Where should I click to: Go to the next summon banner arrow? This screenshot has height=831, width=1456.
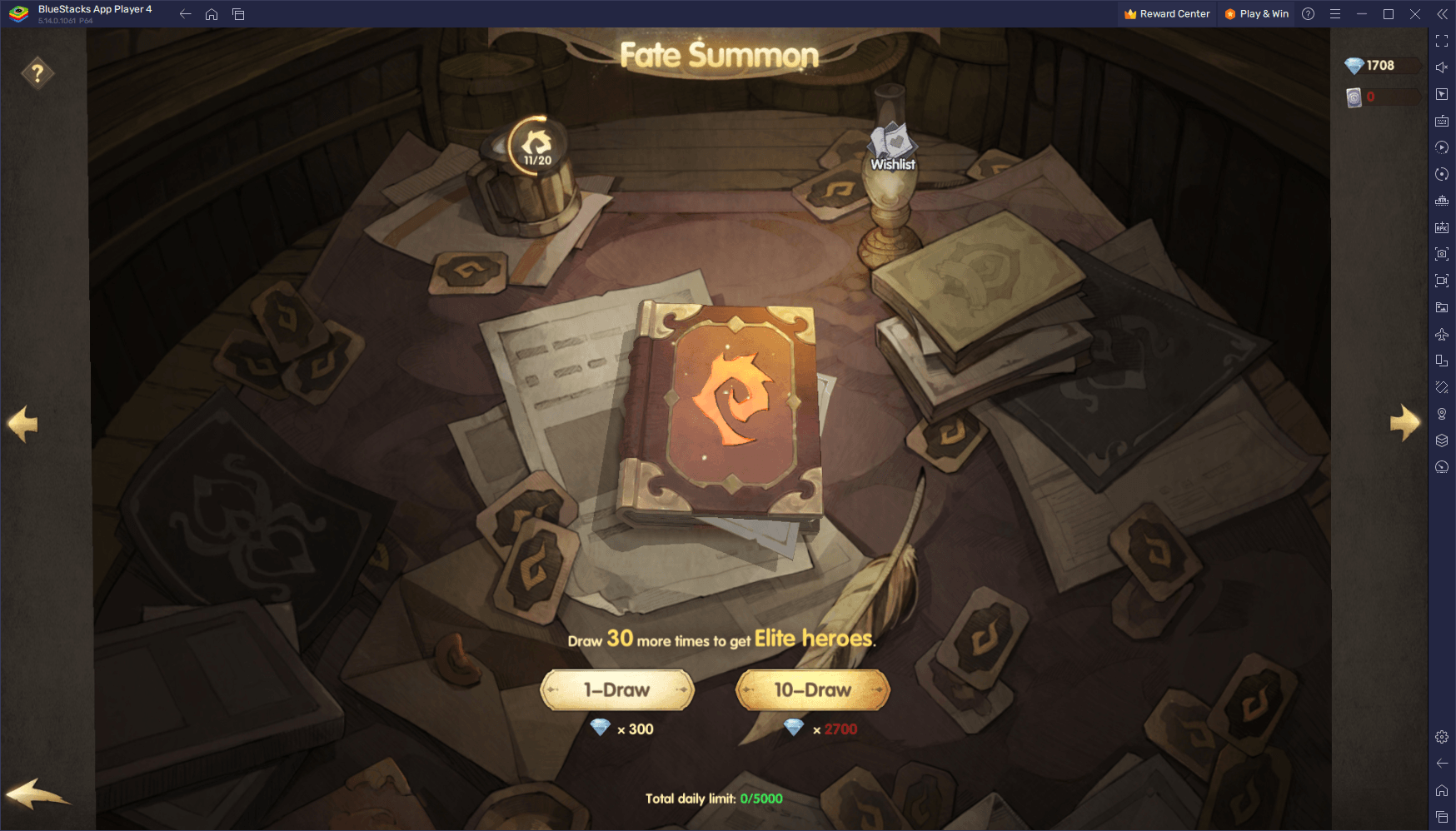pos(1404,423)
